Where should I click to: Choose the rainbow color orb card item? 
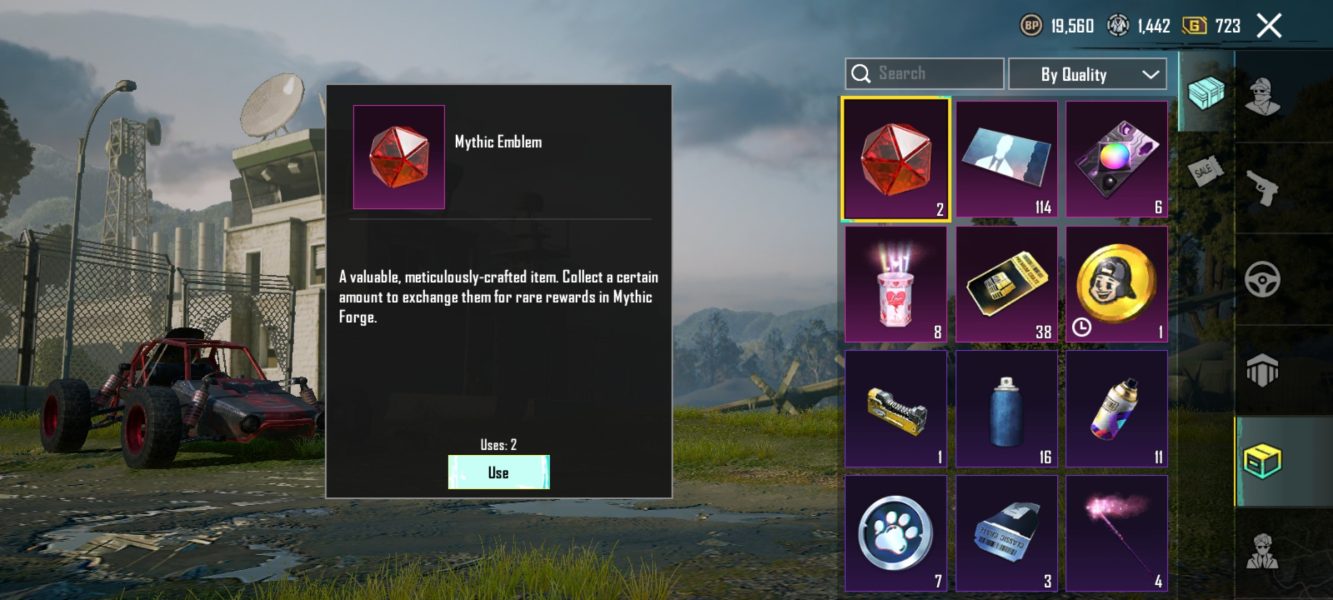coord(1116,158)
